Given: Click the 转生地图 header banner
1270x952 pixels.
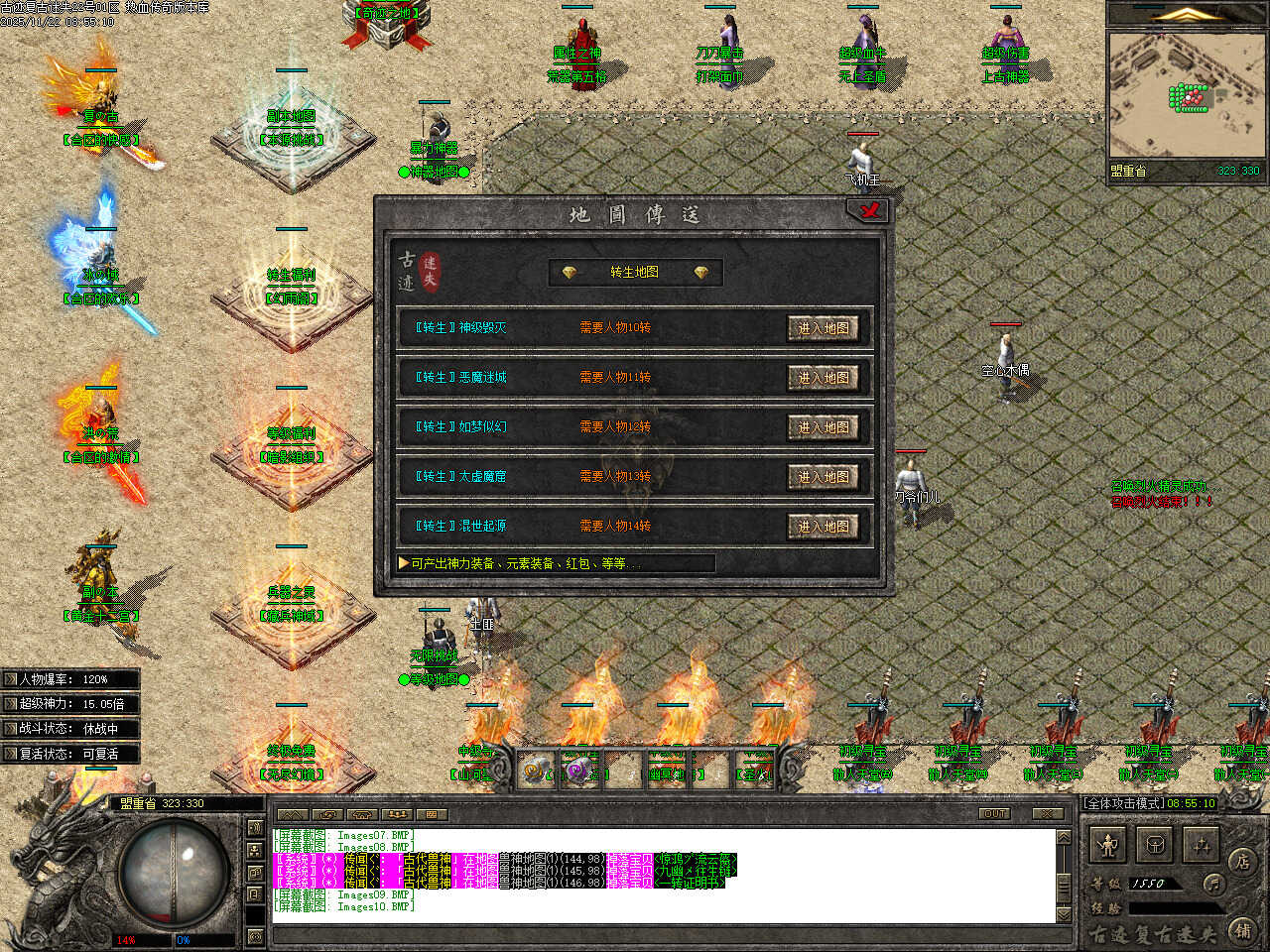Looking at the screenshot, I should pyautogui.click(x=635, y=273).
